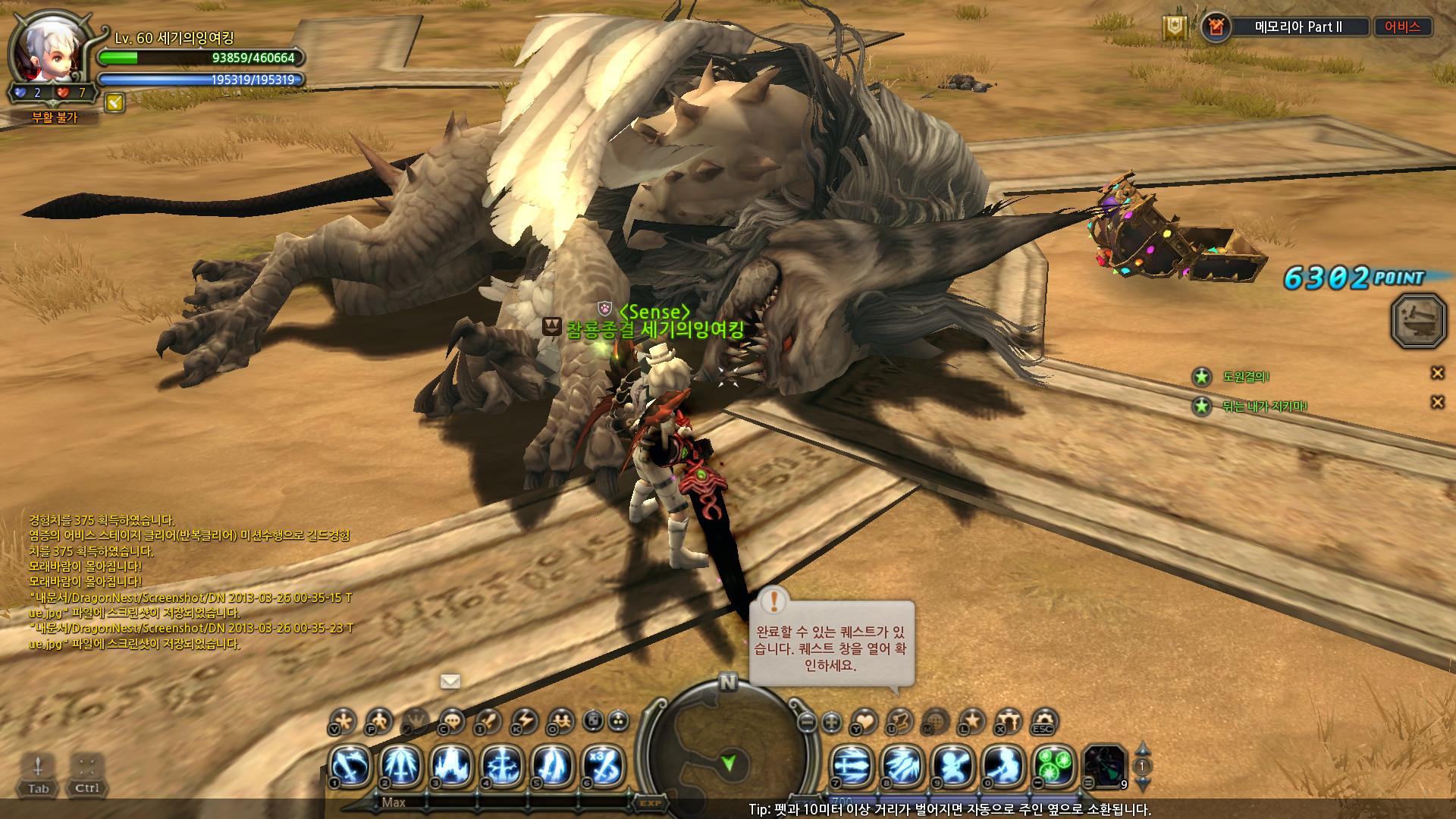Dismiss the 도원결의! notification
The height and width of the screenshot is (819, 1456).
[1437, 372]
